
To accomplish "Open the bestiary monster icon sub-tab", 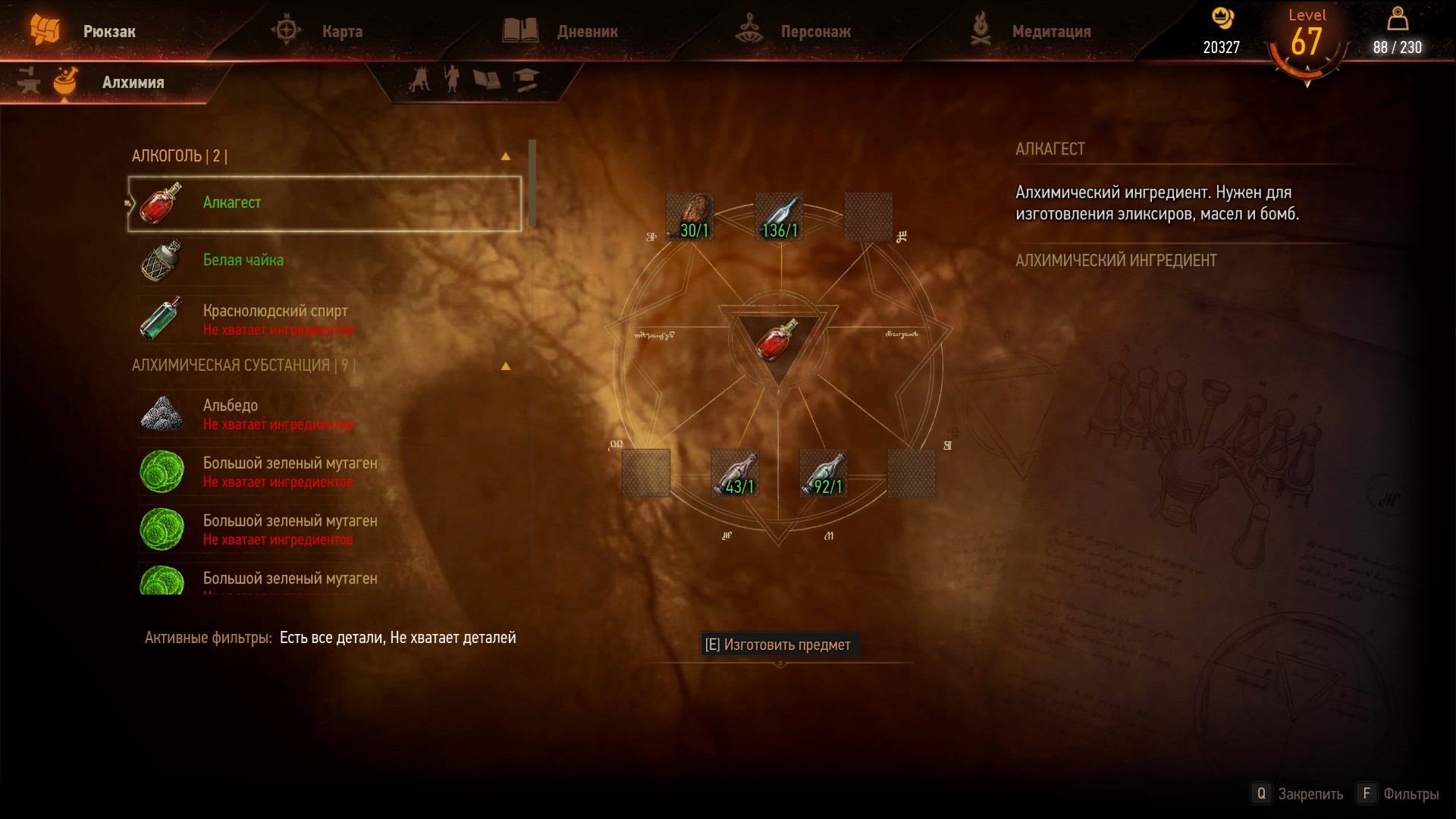I will click(x=419, y=79).
